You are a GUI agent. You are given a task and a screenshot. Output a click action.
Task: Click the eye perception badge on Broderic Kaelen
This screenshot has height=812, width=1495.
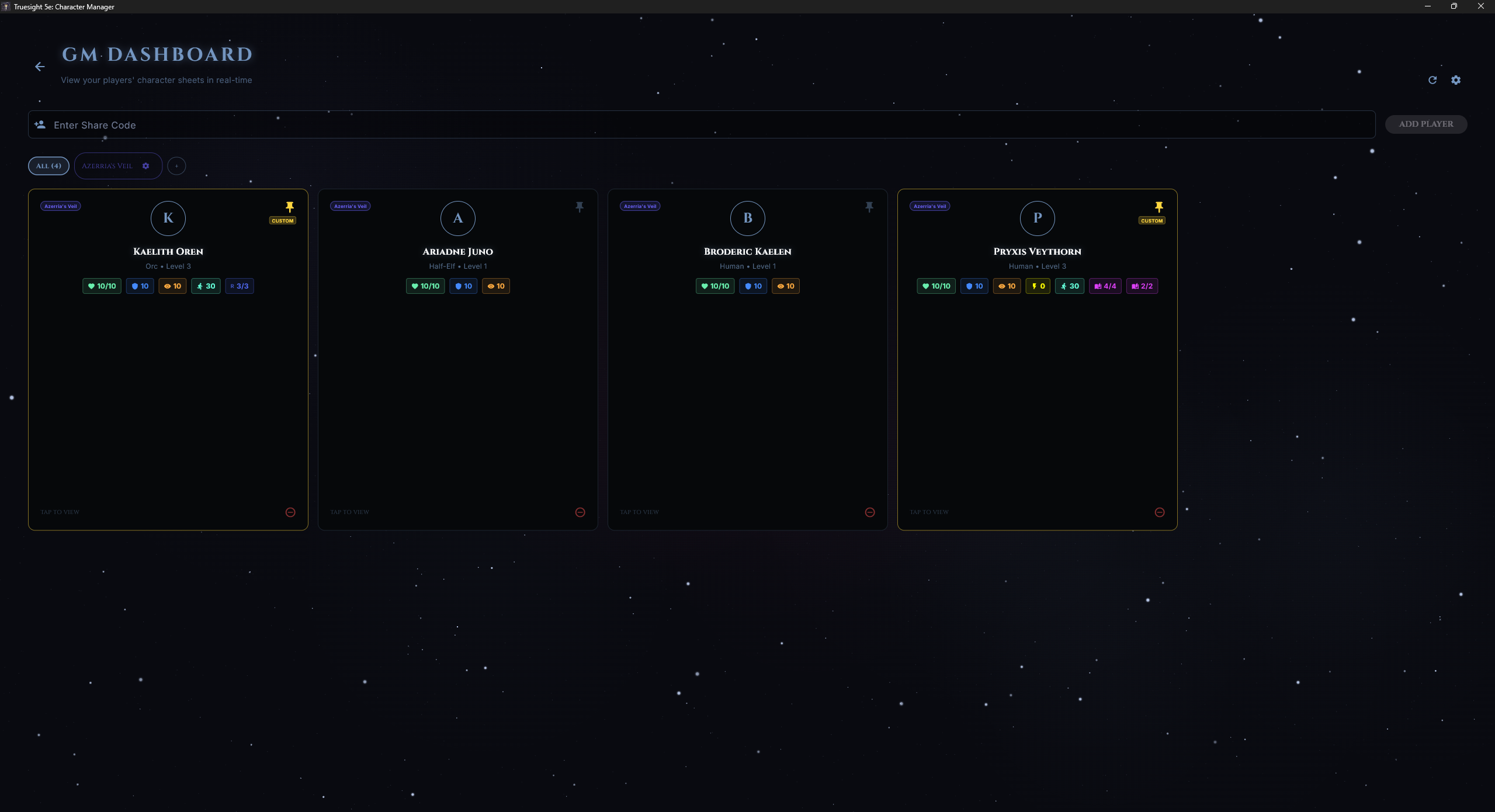coord(785,286)
